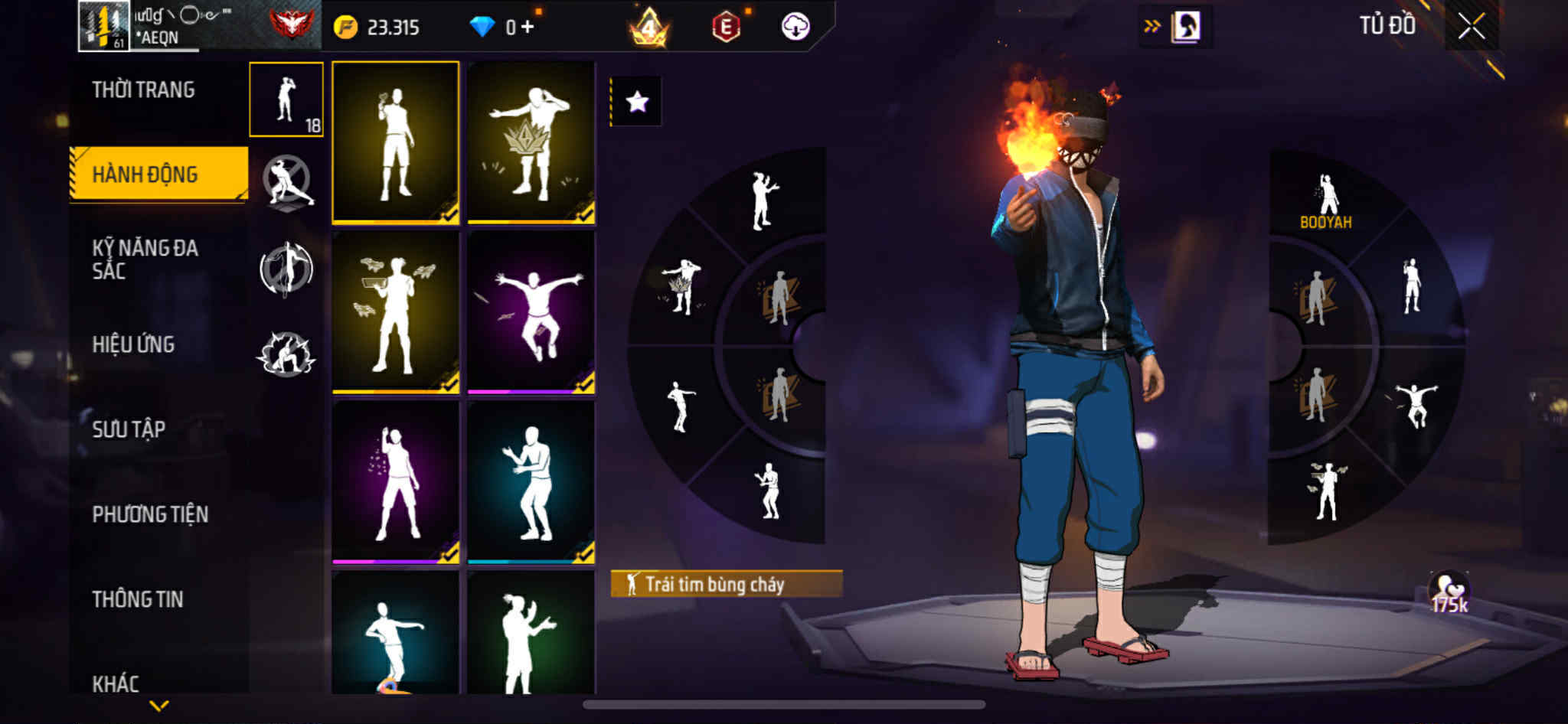
Task: Select the jumping spread-arms emote tile
Action: click(531, 312)
